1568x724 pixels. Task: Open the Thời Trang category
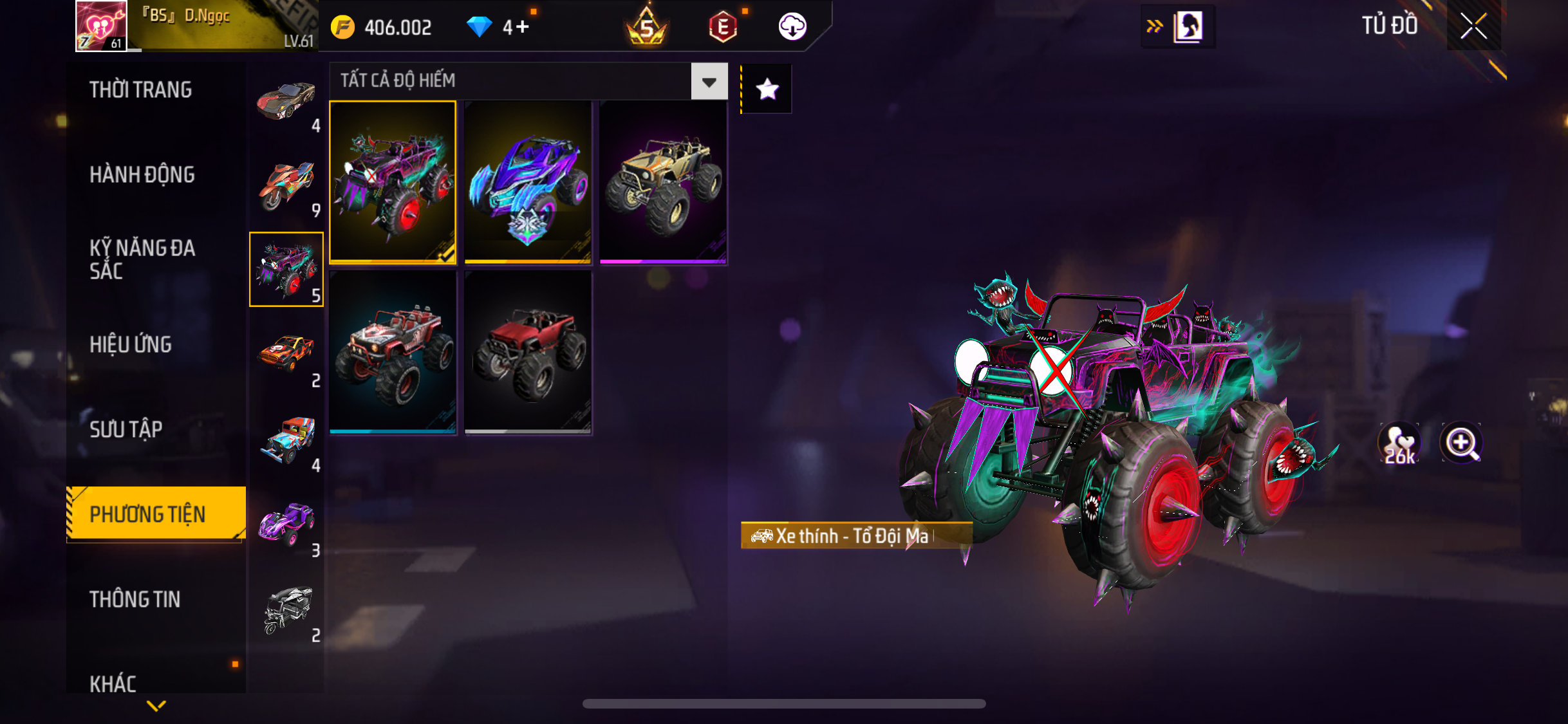pyautogui.click(x=141, y=90)
